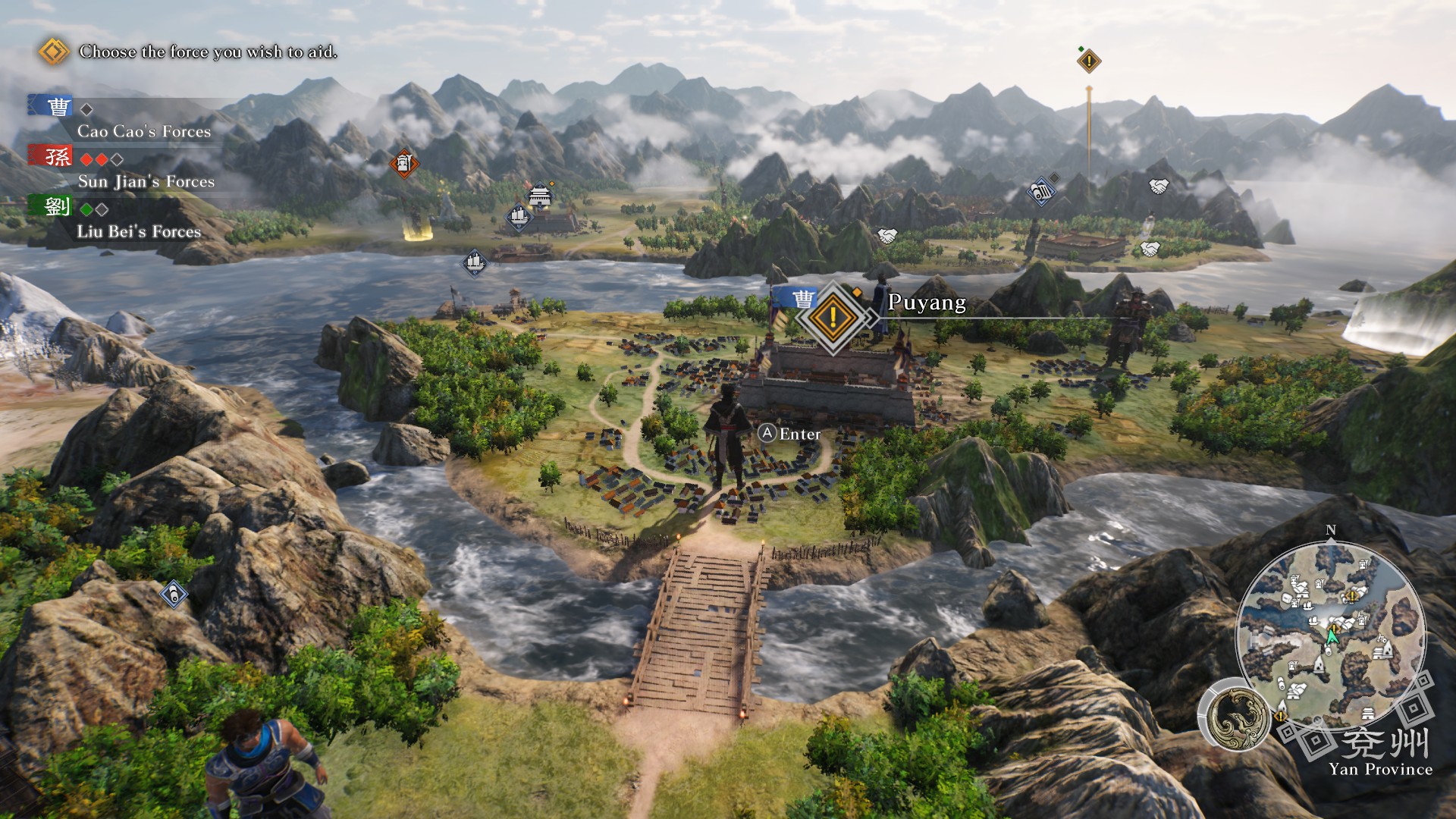The height and width of the screenshot is (819, 1456).
Task: Click the exclamation marker on the minimap
Action: click(x=1351, y=597)
